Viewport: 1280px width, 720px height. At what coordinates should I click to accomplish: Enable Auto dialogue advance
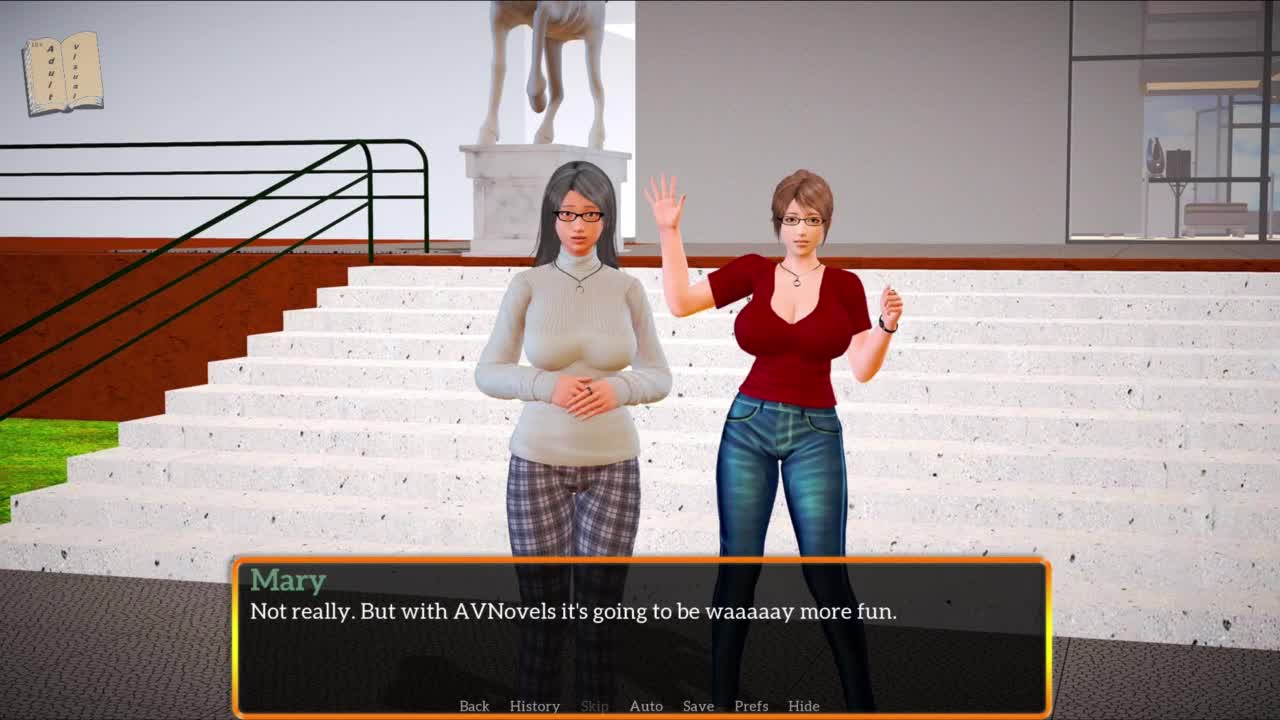click(646, 706)
